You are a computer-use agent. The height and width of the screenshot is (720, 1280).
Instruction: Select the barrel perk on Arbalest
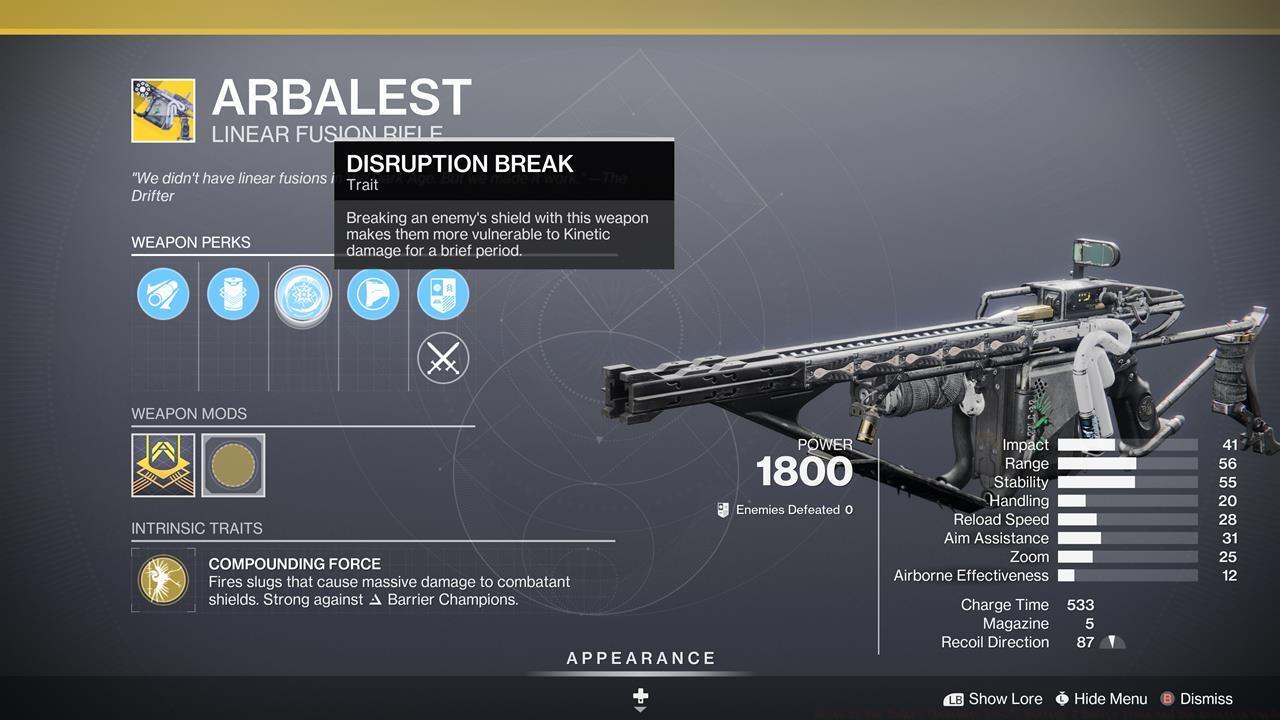(x=163, y=294)
